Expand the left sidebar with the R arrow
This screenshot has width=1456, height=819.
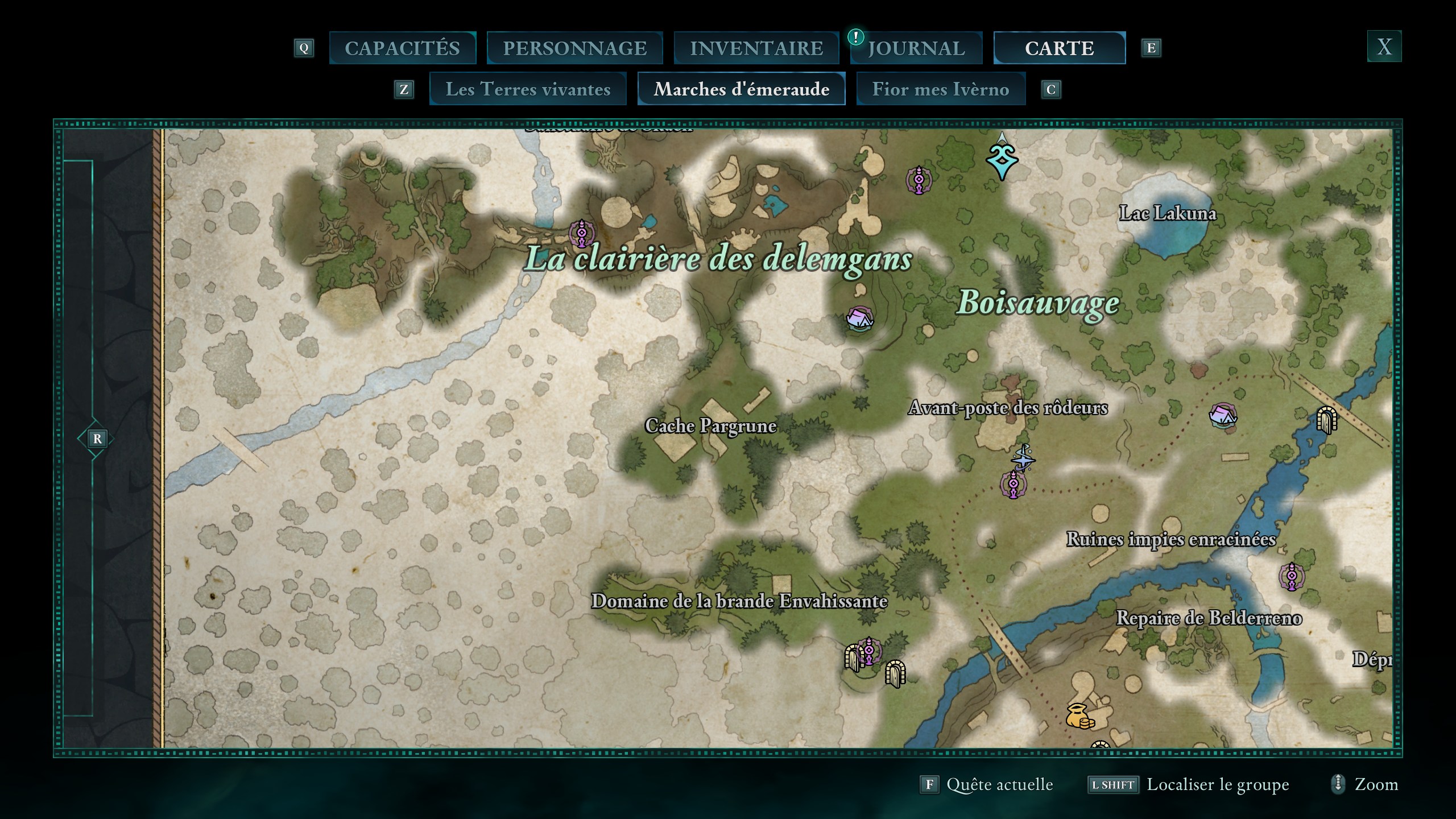(x=97, y=438)
